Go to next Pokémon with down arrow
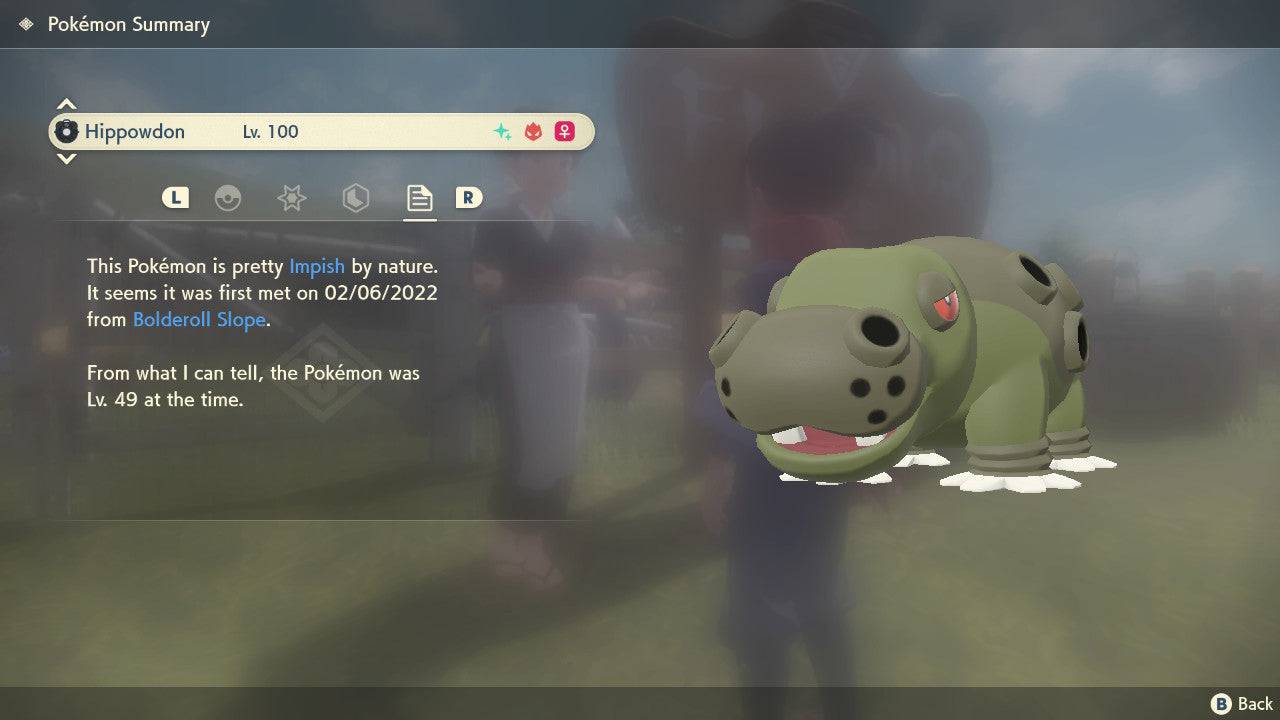This screenshot has width=1280, height=720. click(x=66, y=159)
